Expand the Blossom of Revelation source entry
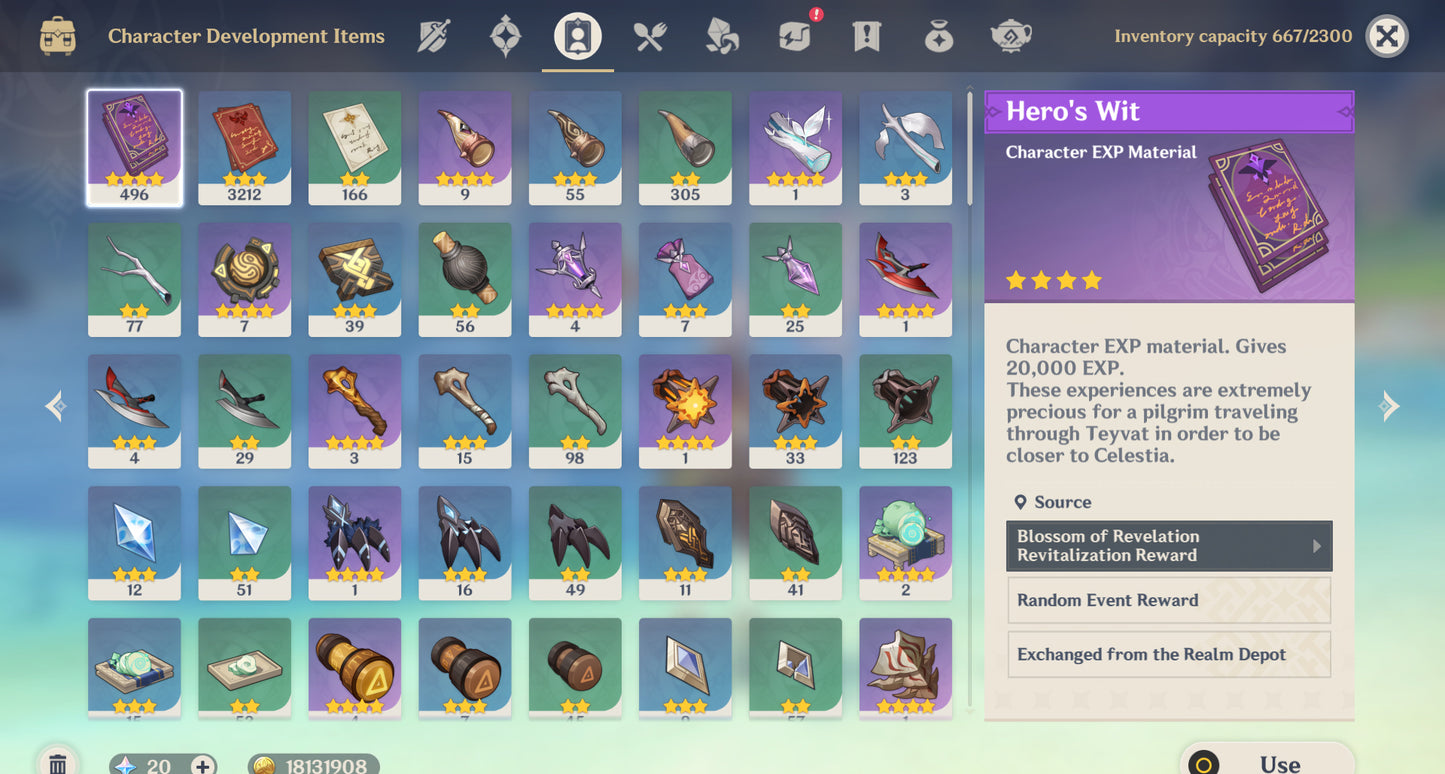Screen dimensions: 1445x774 coord(1168,546)
